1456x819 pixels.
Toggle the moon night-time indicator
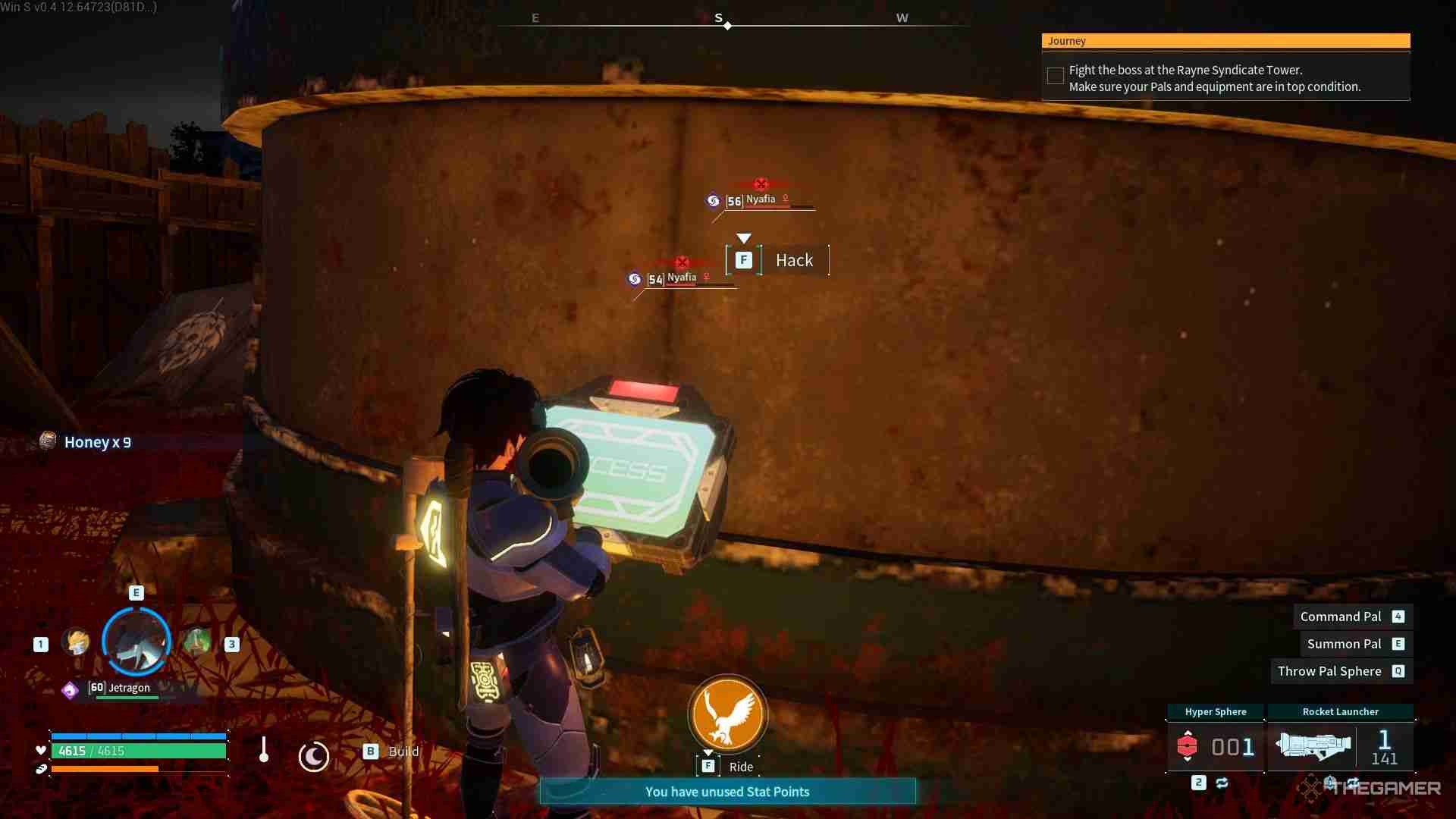click(315, 756)
